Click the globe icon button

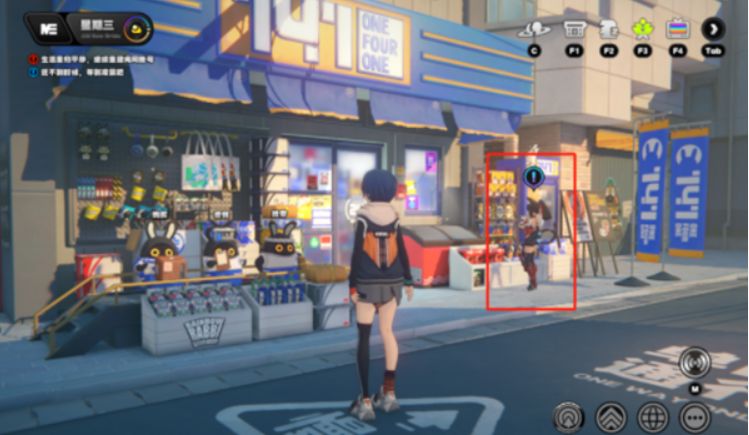652,415
